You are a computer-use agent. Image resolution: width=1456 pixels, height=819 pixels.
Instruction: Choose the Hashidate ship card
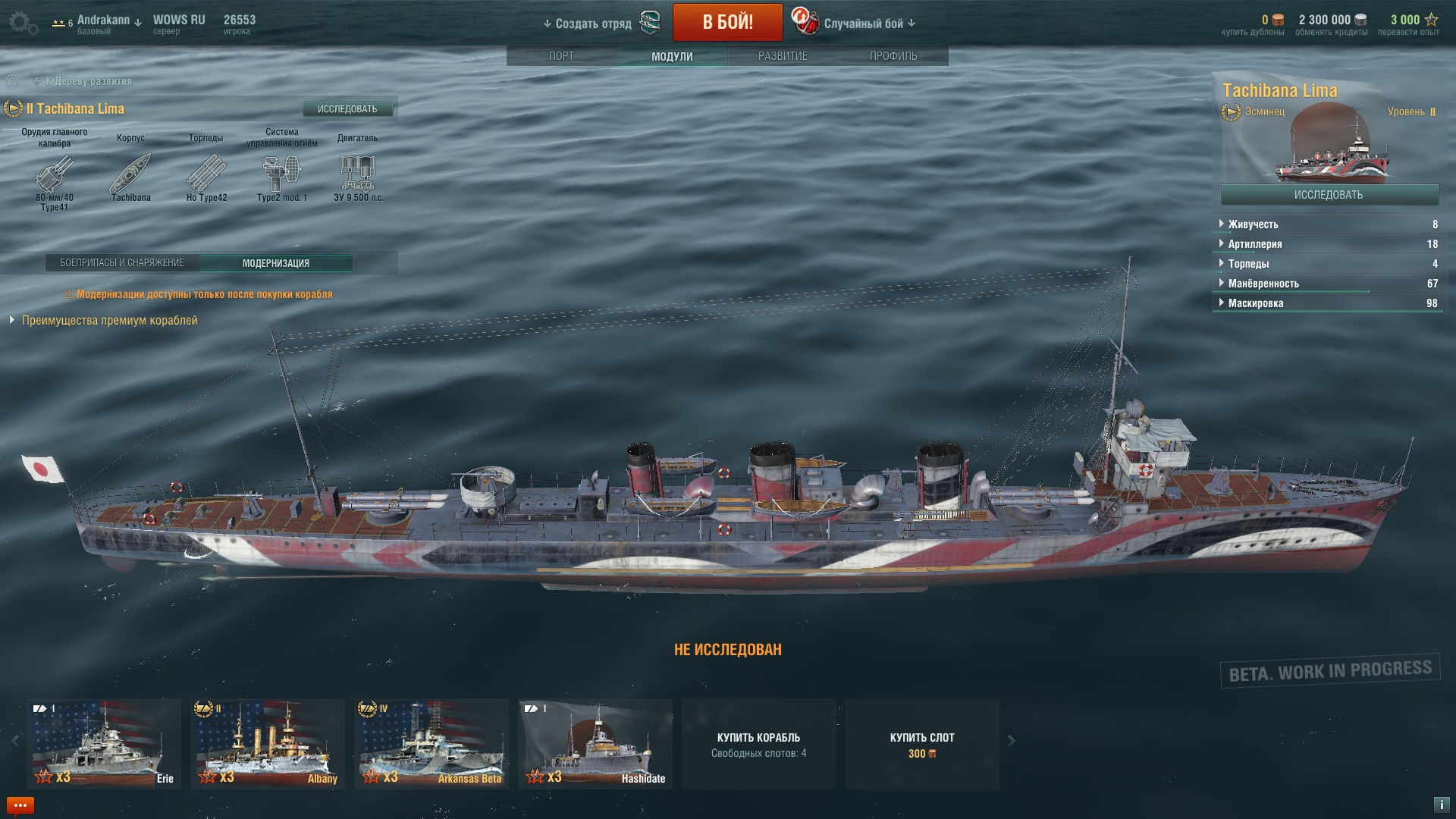(x=595, y=743)
